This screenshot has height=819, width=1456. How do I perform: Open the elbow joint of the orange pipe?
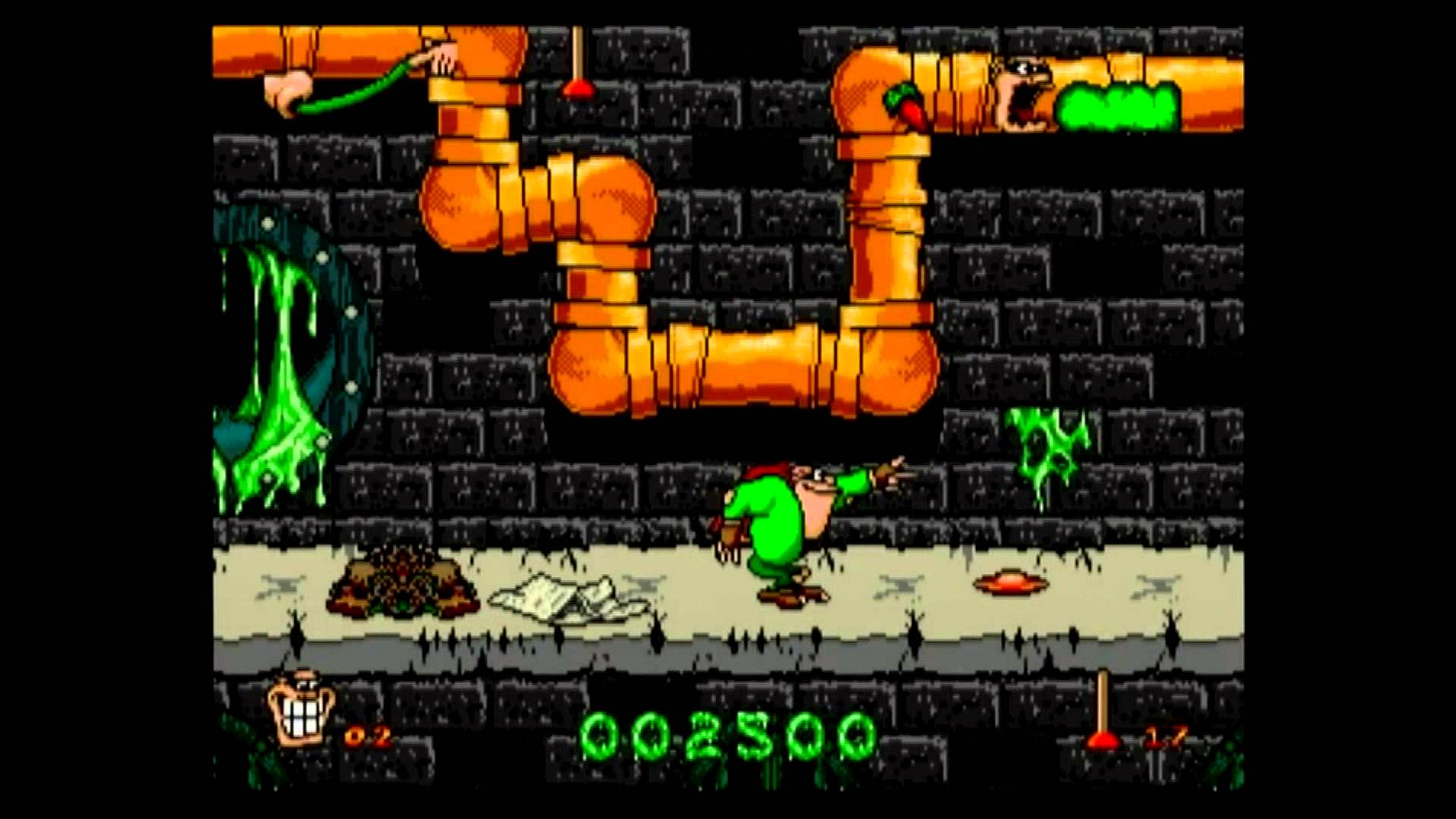591,372
